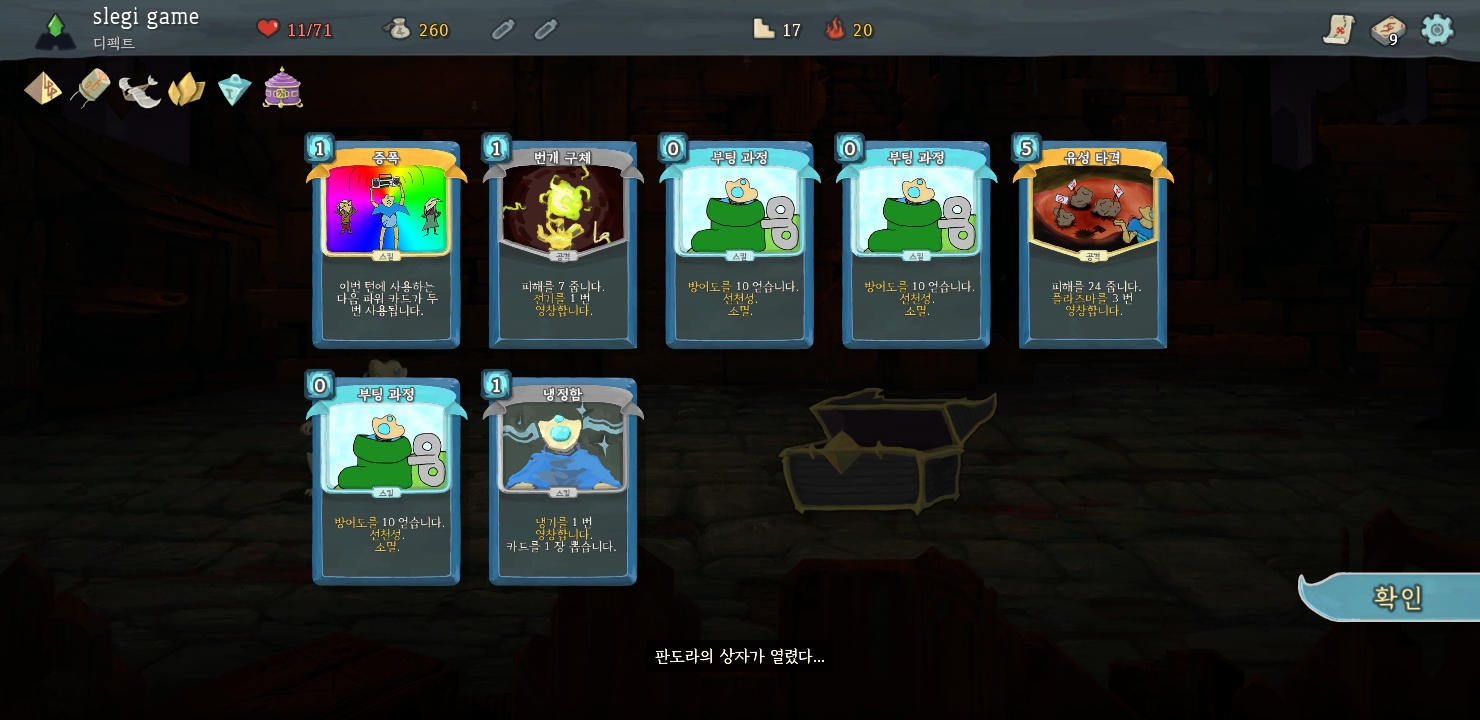Choose the 번개 구체 attack card
This screenshot has width=1480, height=720.
click(562, 246)
